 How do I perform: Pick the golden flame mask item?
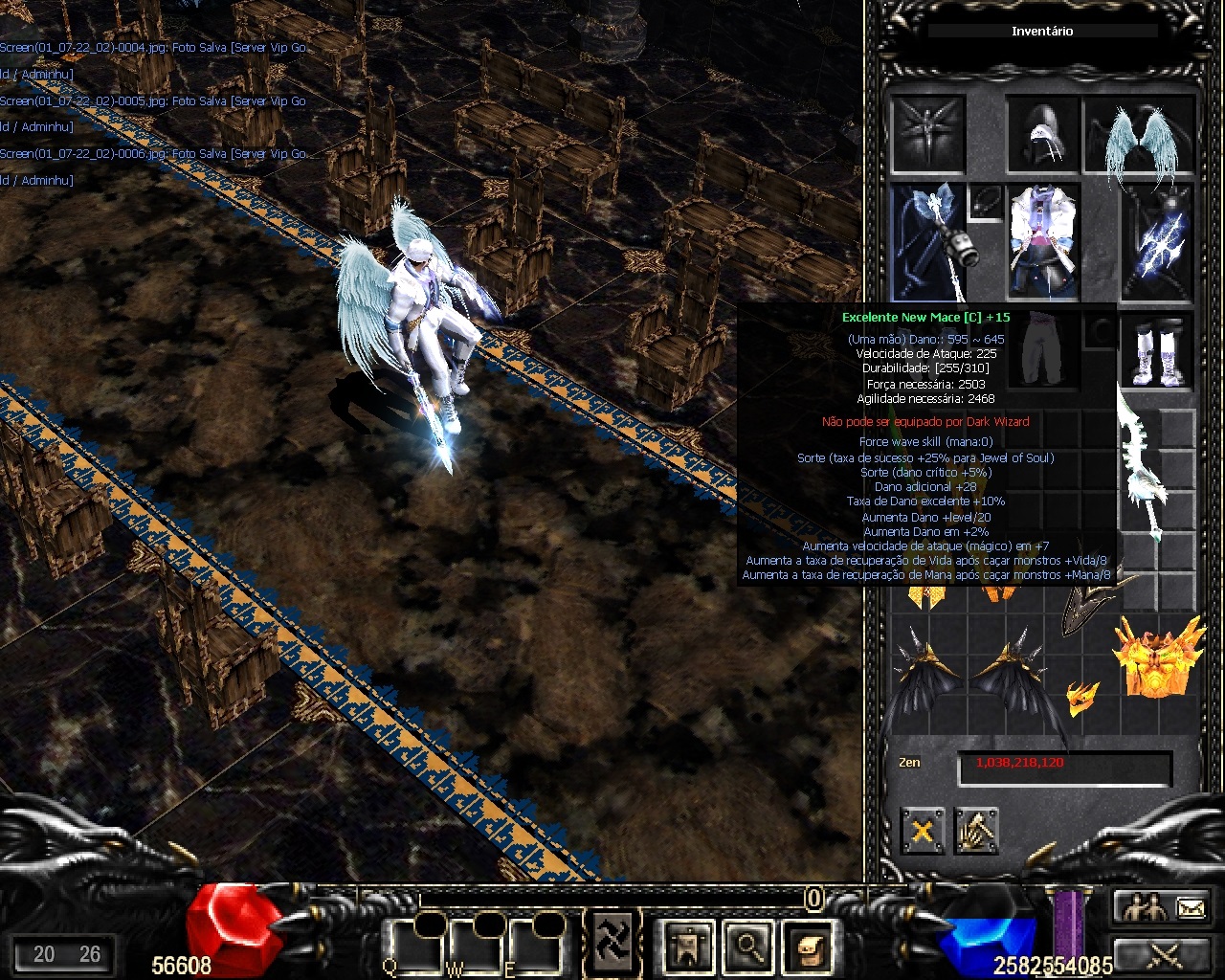pos(1158,657)
